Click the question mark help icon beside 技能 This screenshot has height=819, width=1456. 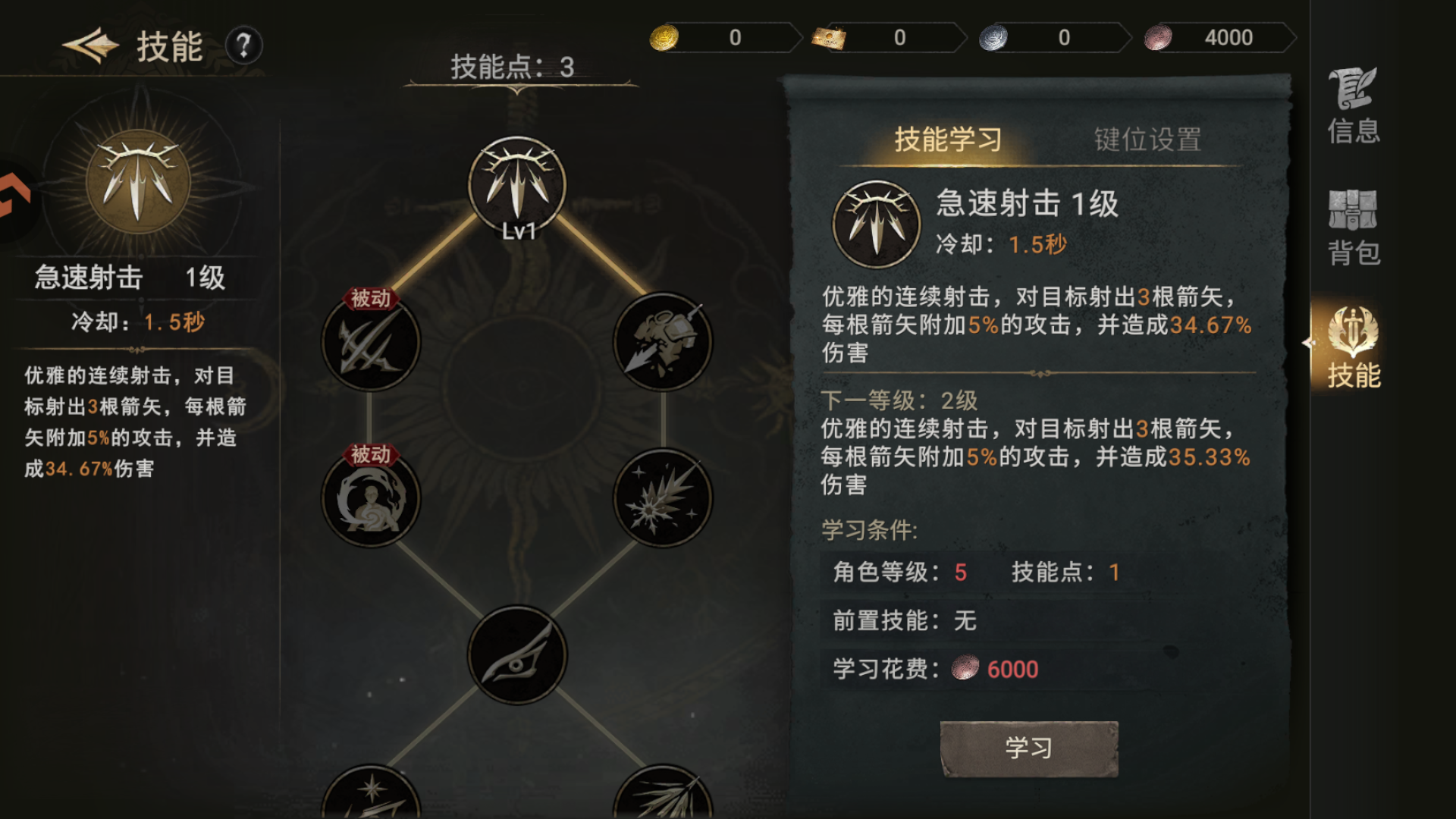click(x=241, y=47)
